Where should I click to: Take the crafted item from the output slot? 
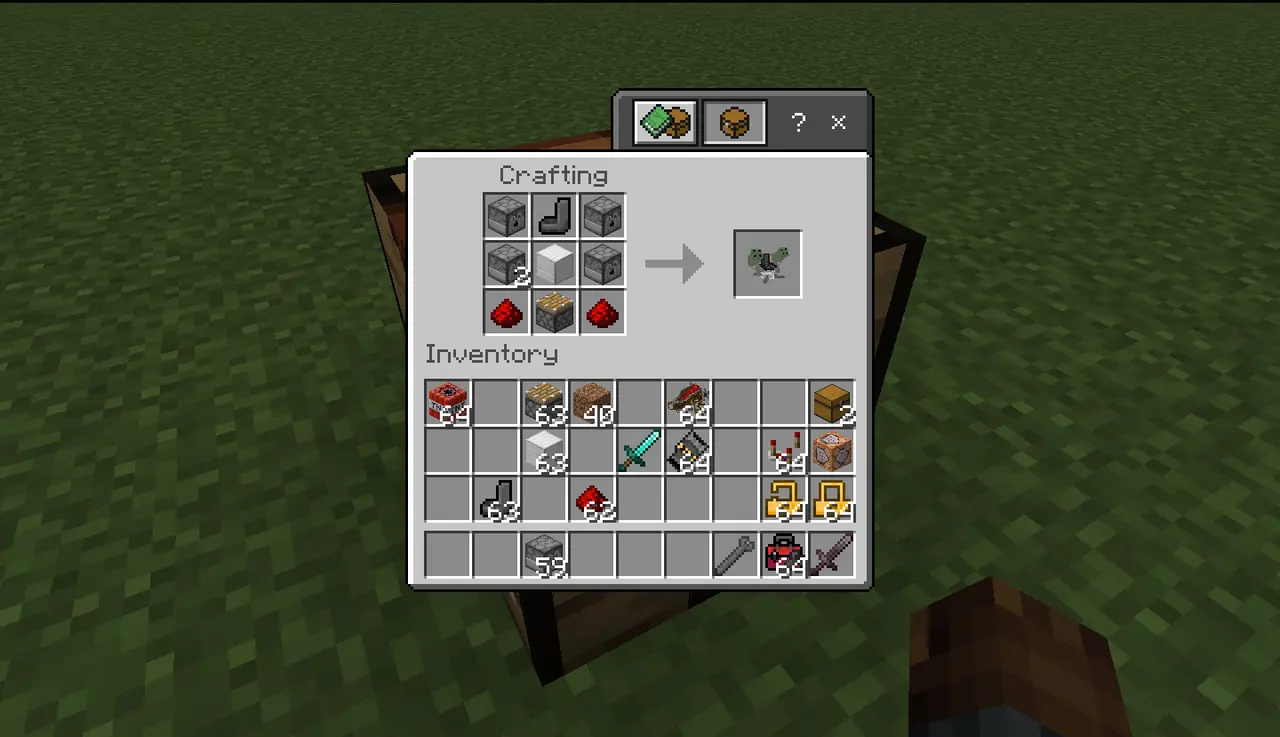(767, 264)
